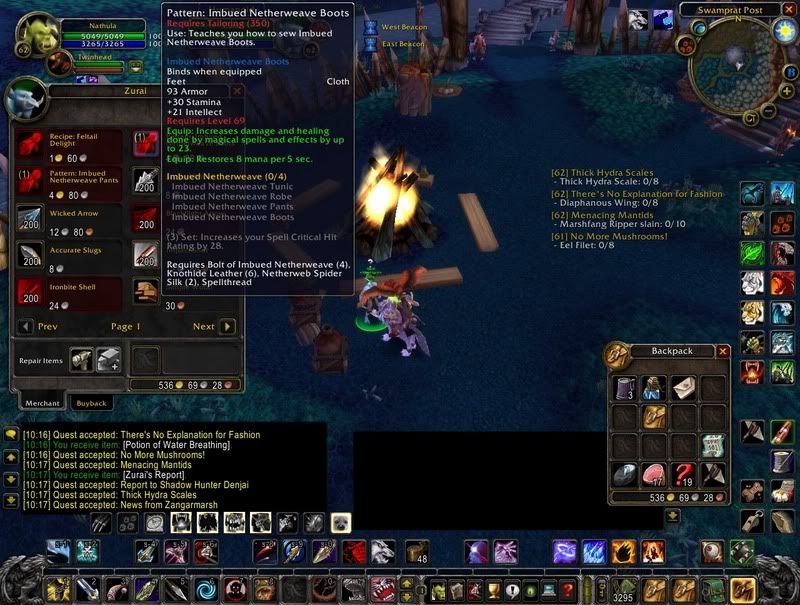The image size is (800, 605).
Task: Switch to the Buyback tab
Action: click(92, 403)
